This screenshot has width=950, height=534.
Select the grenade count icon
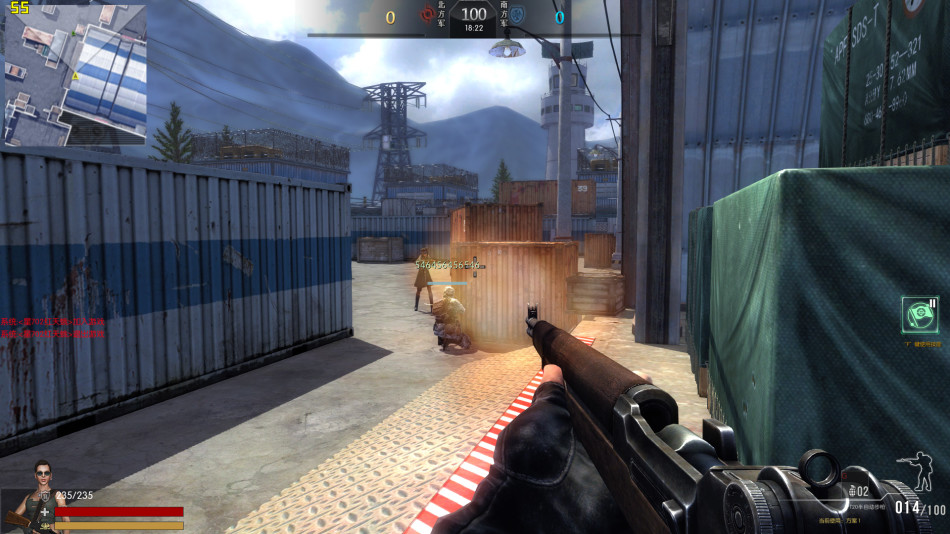click(853, 491)
